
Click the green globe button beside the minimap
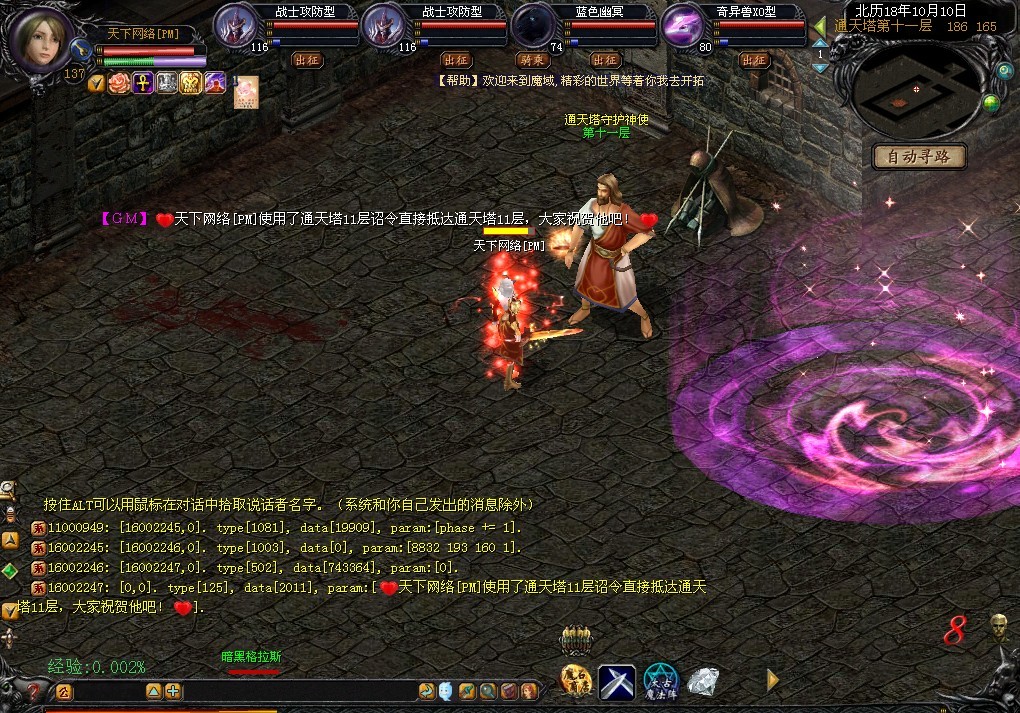991,104
